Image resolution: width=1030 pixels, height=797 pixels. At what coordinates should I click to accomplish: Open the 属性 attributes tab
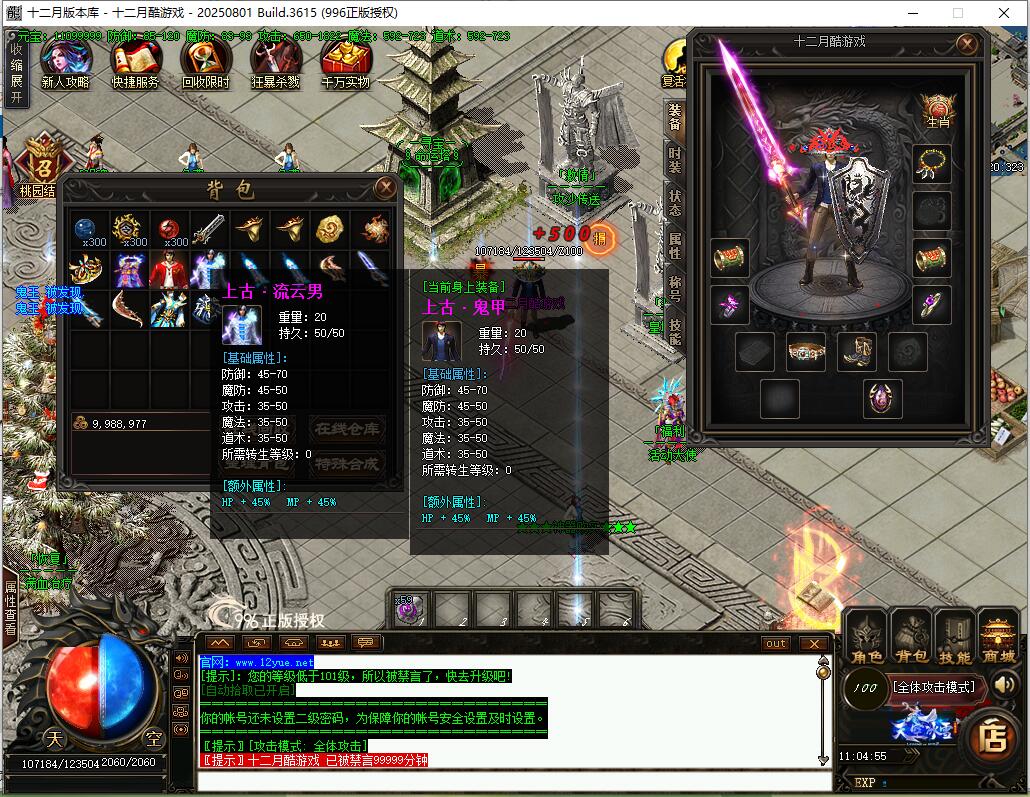coord(676,246)
